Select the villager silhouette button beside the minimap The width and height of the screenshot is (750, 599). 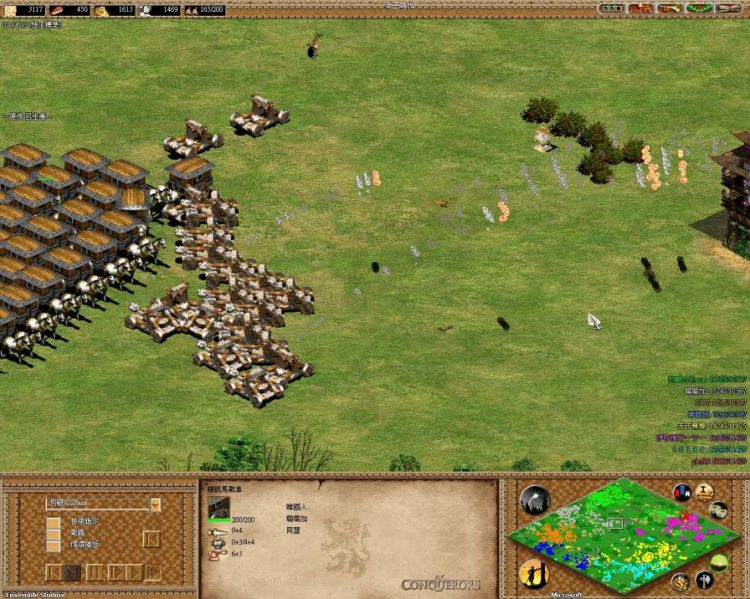click(x=534, y=573)
